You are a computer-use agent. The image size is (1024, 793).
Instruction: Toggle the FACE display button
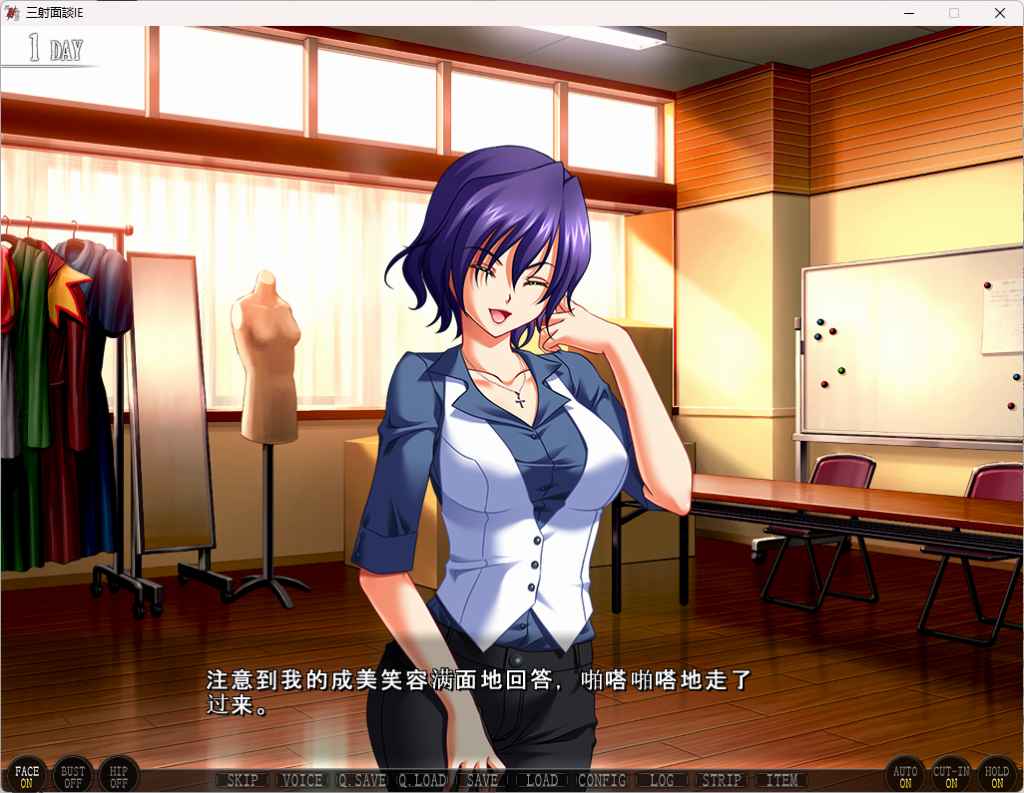(27, 775)
